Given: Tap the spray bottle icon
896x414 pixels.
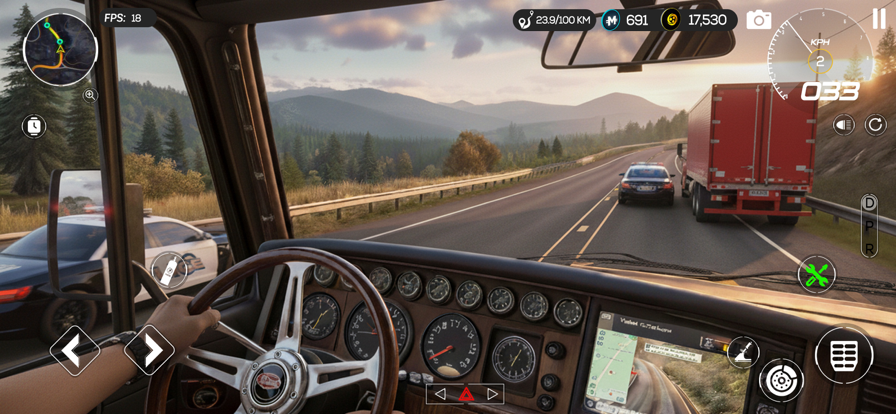Looking at the screenshot, I should pos(169,269).
